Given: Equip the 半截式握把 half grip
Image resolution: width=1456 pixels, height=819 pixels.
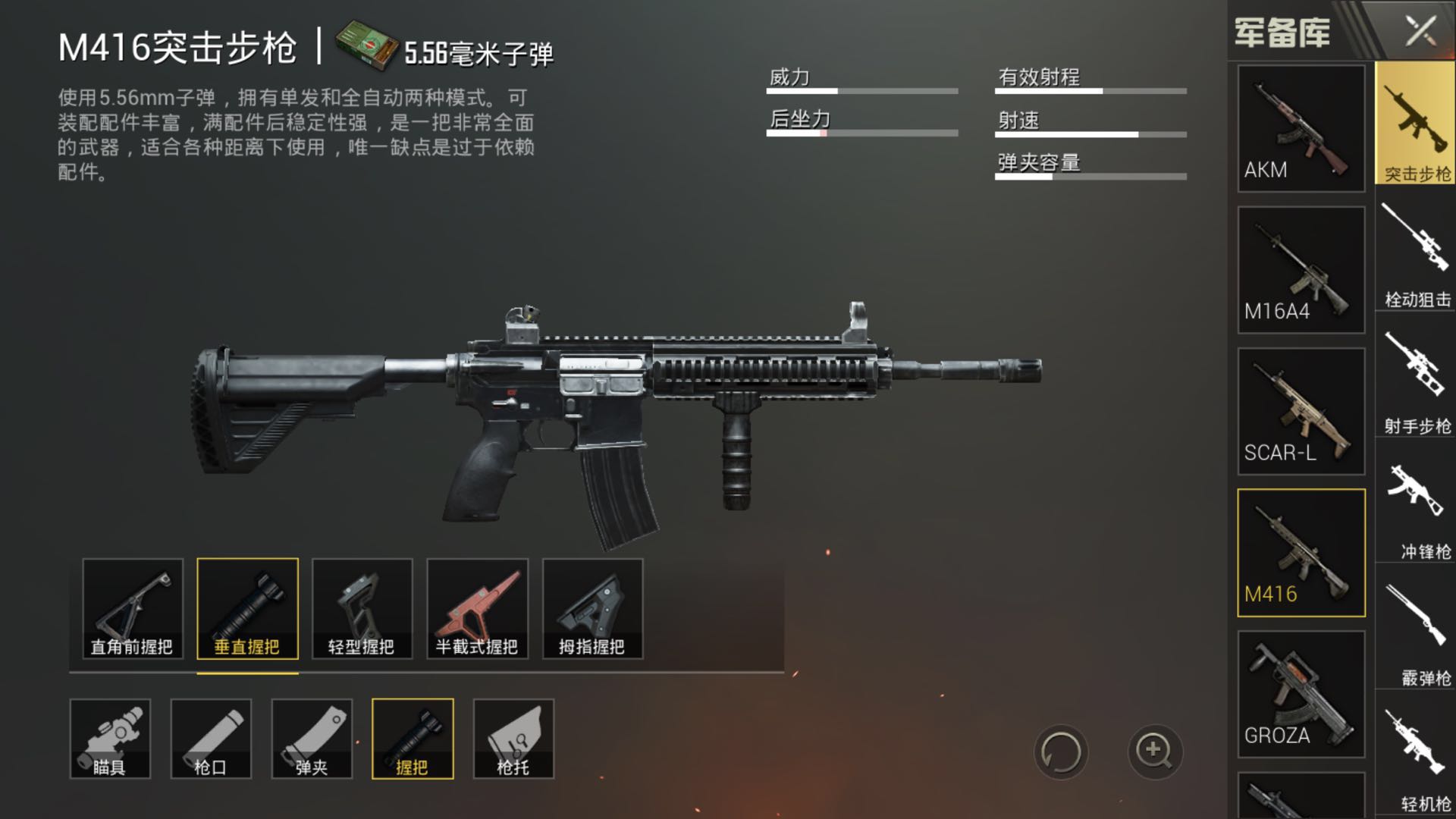Looking at the screenshot, I should [477, 608].
